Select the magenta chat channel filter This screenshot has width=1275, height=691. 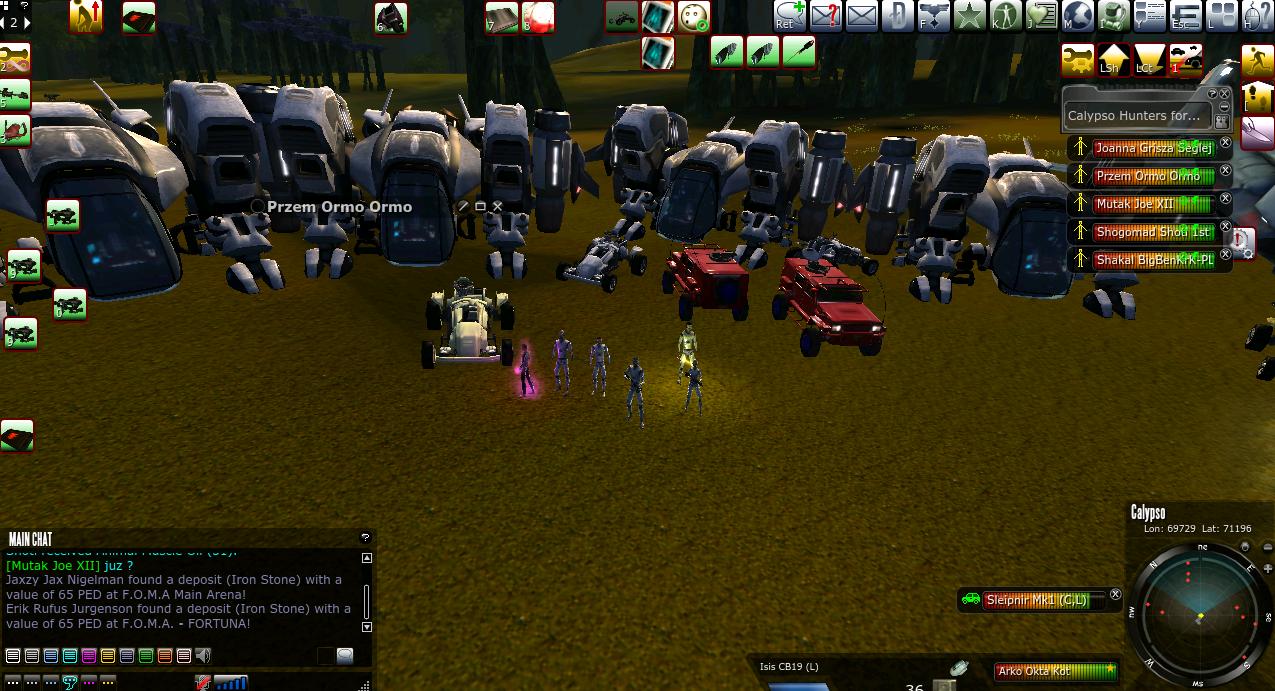[89, 656]
